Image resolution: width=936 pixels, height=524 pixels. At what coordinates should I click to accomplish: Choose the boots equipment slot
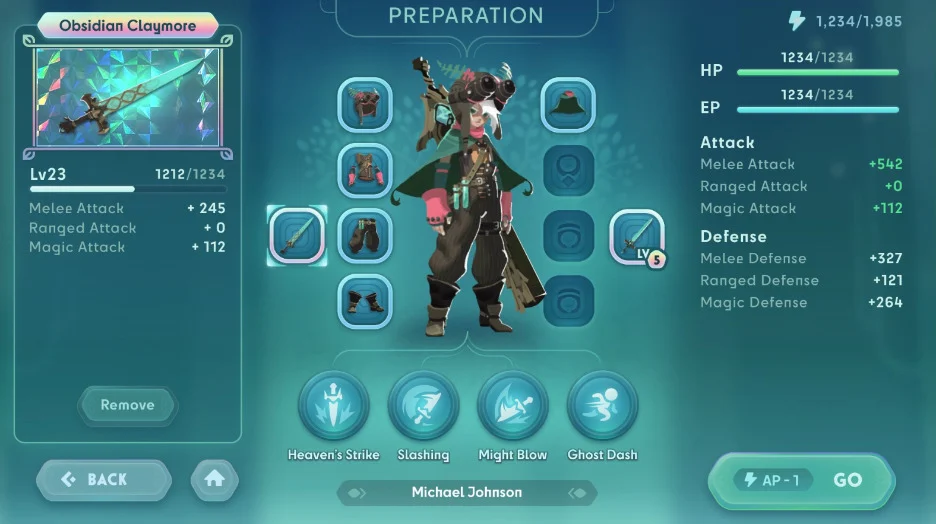tap(365, 301)
